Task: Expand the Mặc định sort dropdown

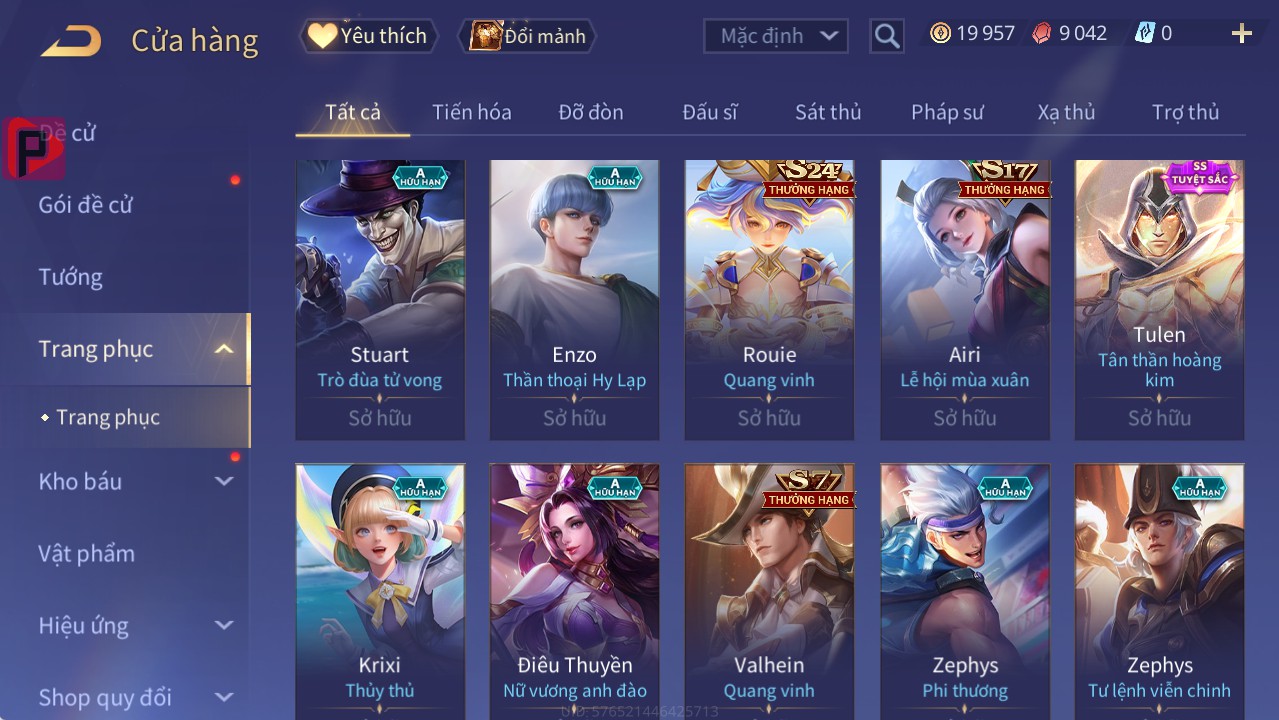Action: pyautogui.click(x=775, y=36)
